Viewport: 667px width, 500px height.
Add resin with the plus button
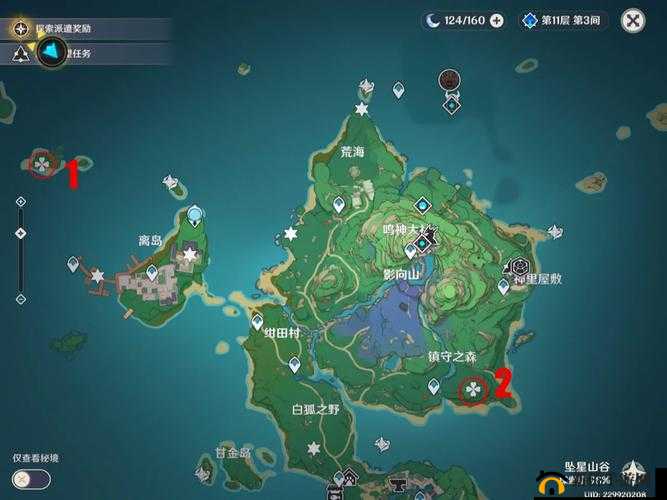(x=496, y=20)
